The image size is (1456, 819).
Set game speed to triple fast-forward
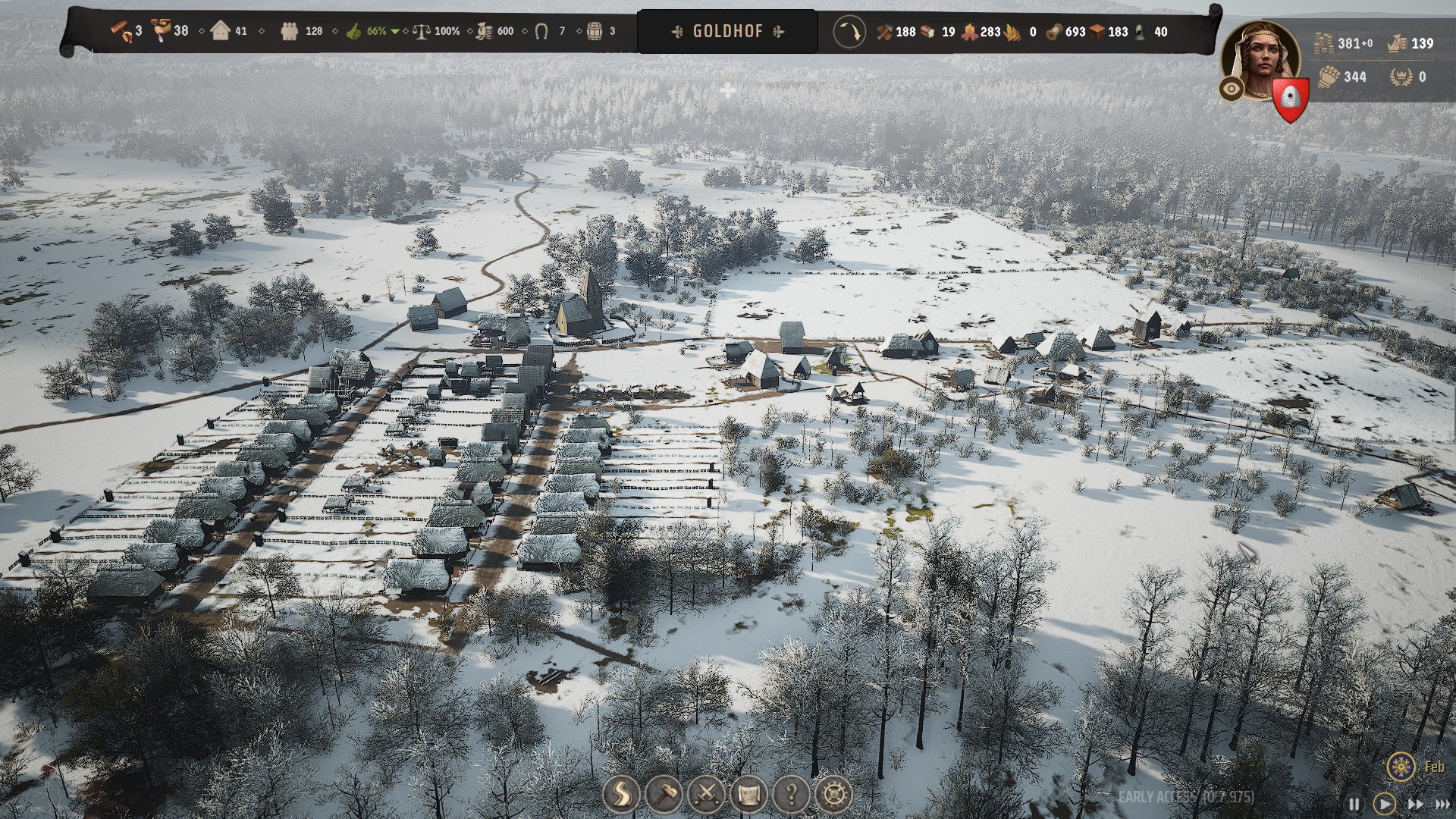(1443, 804)
